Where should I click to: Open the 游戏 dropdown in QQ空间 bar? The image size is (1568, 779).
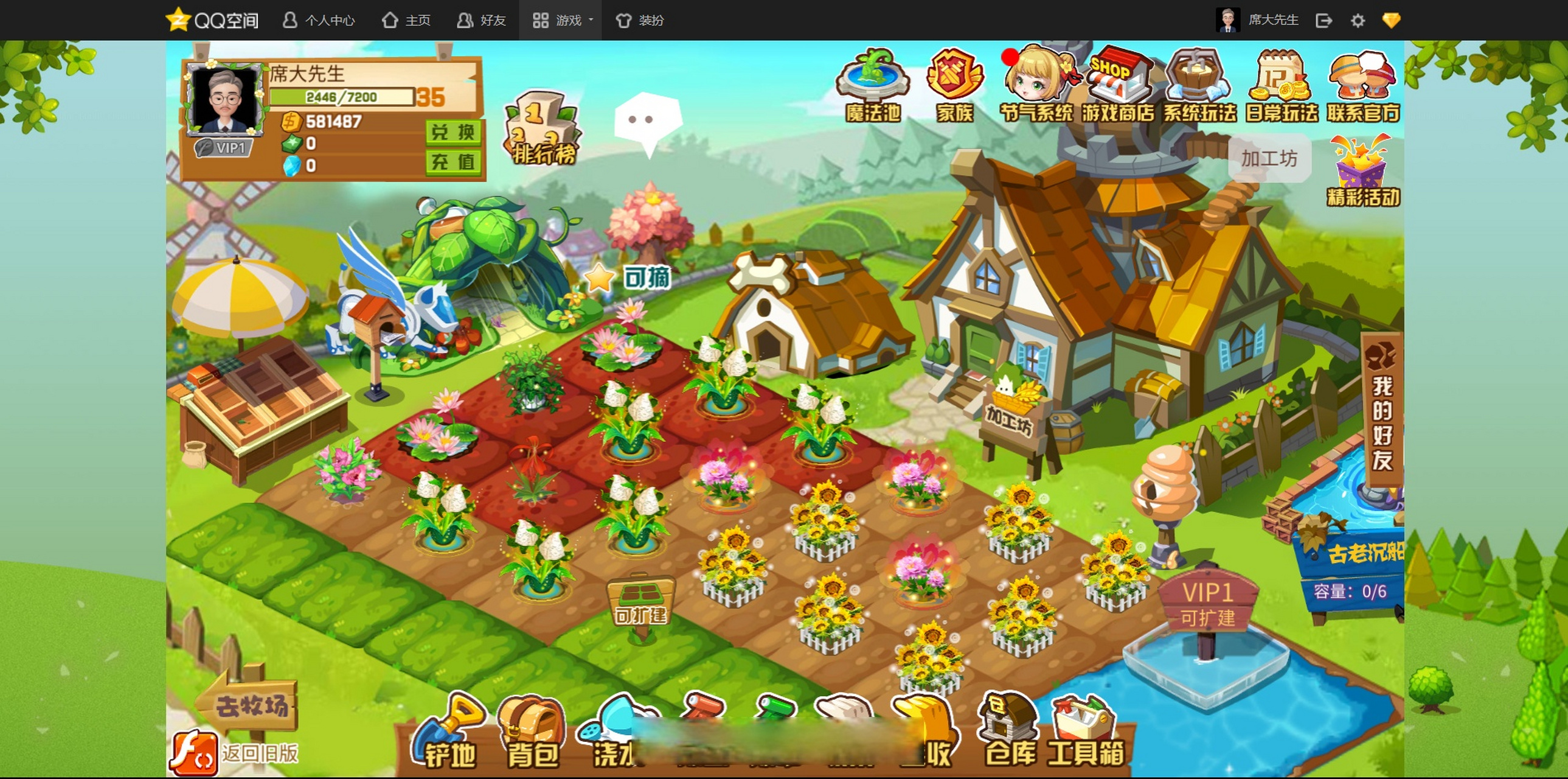pyautogui.click(x=561, y=20)
